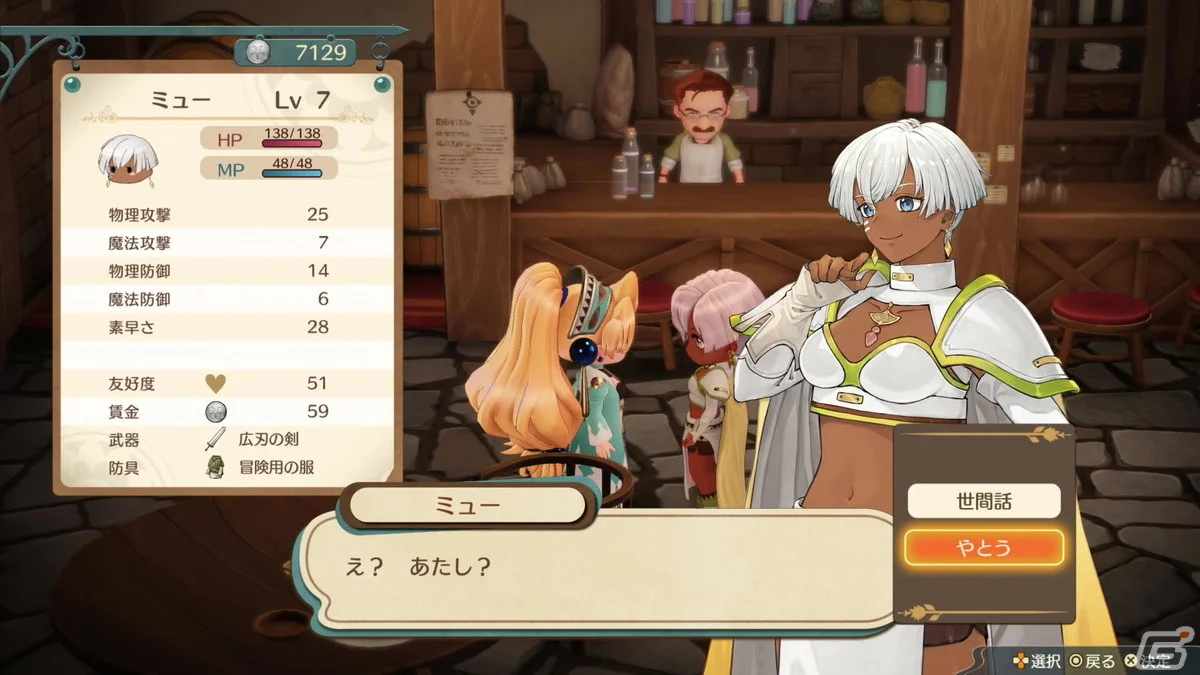This screenshot has width=1200, height=675.
Task: Advance the え？あたし？ dialogue box
Action: (x=598, y=568)
